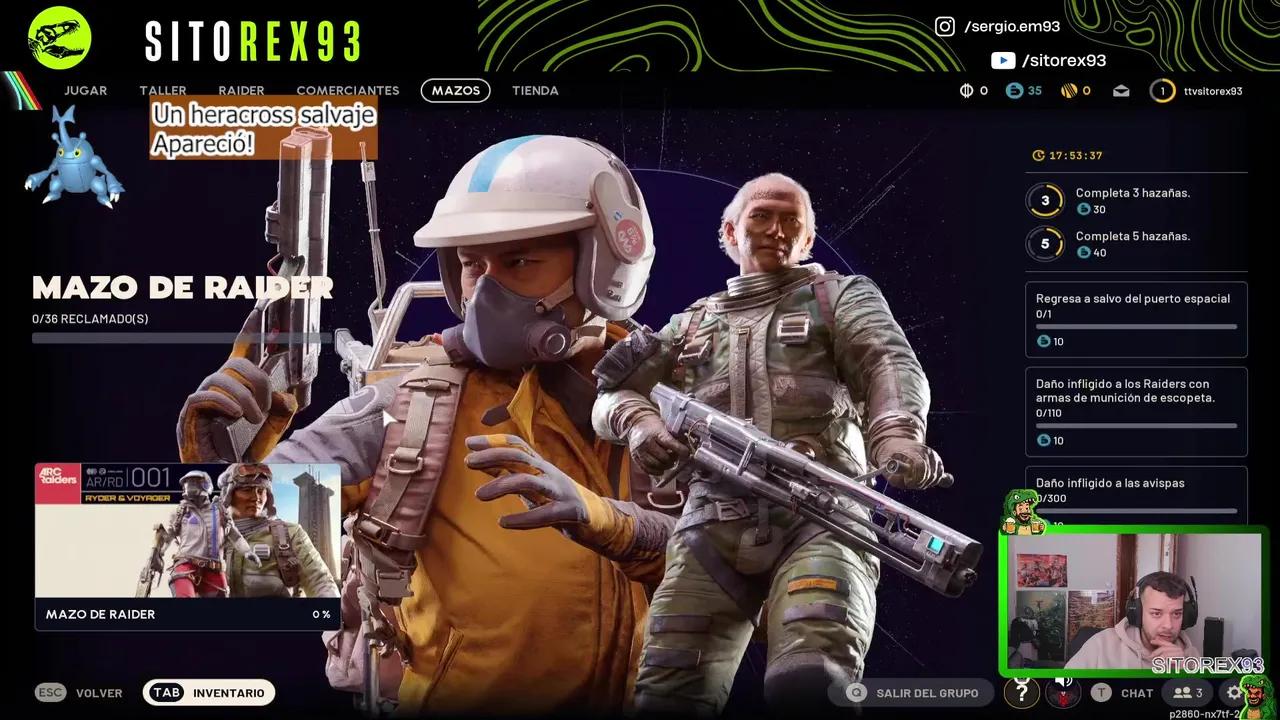This screenshot has width=1280, height=720.
Task: Click the YouTube icon beside /sitorex93
Action: pos(1004,60)
